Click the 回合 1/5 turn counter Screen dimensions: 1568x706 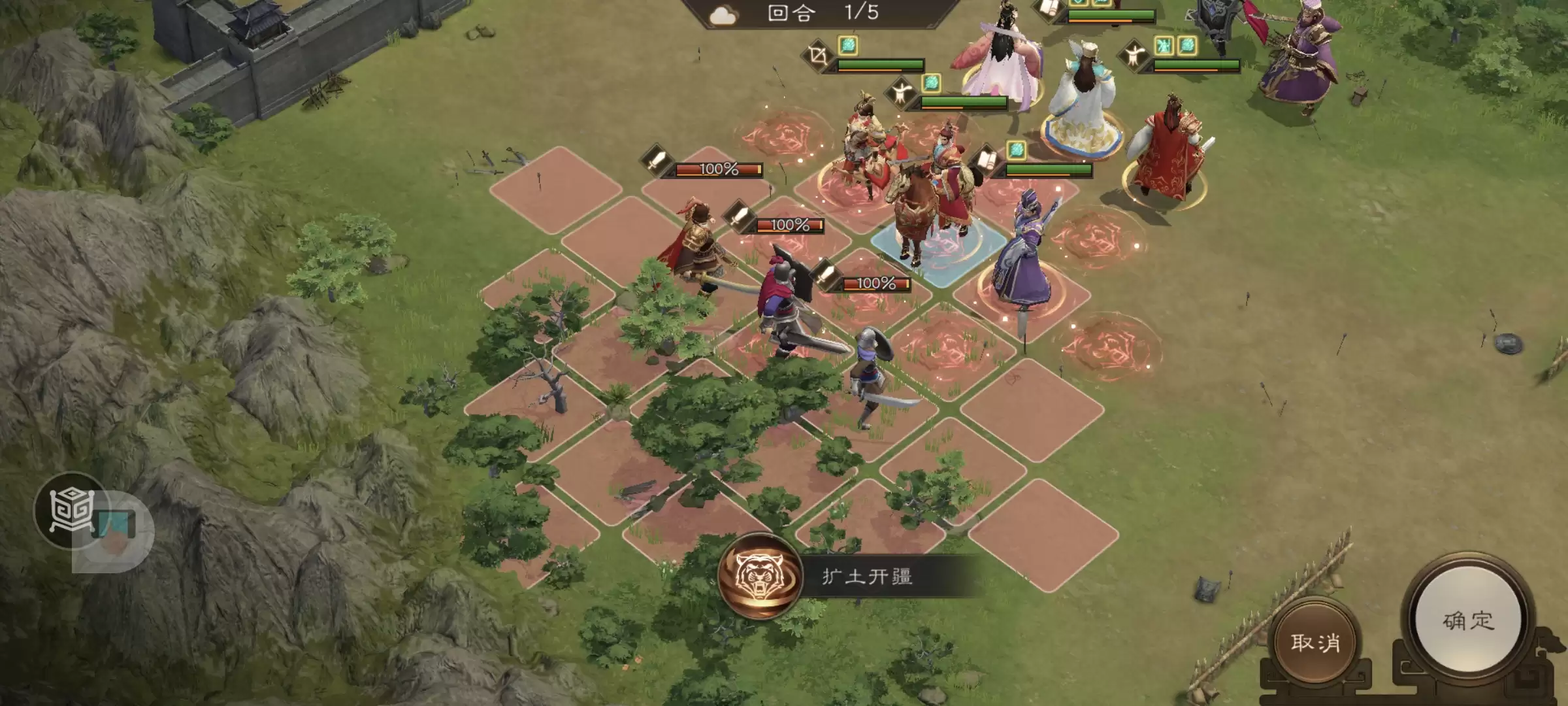[x=823, y=14]
